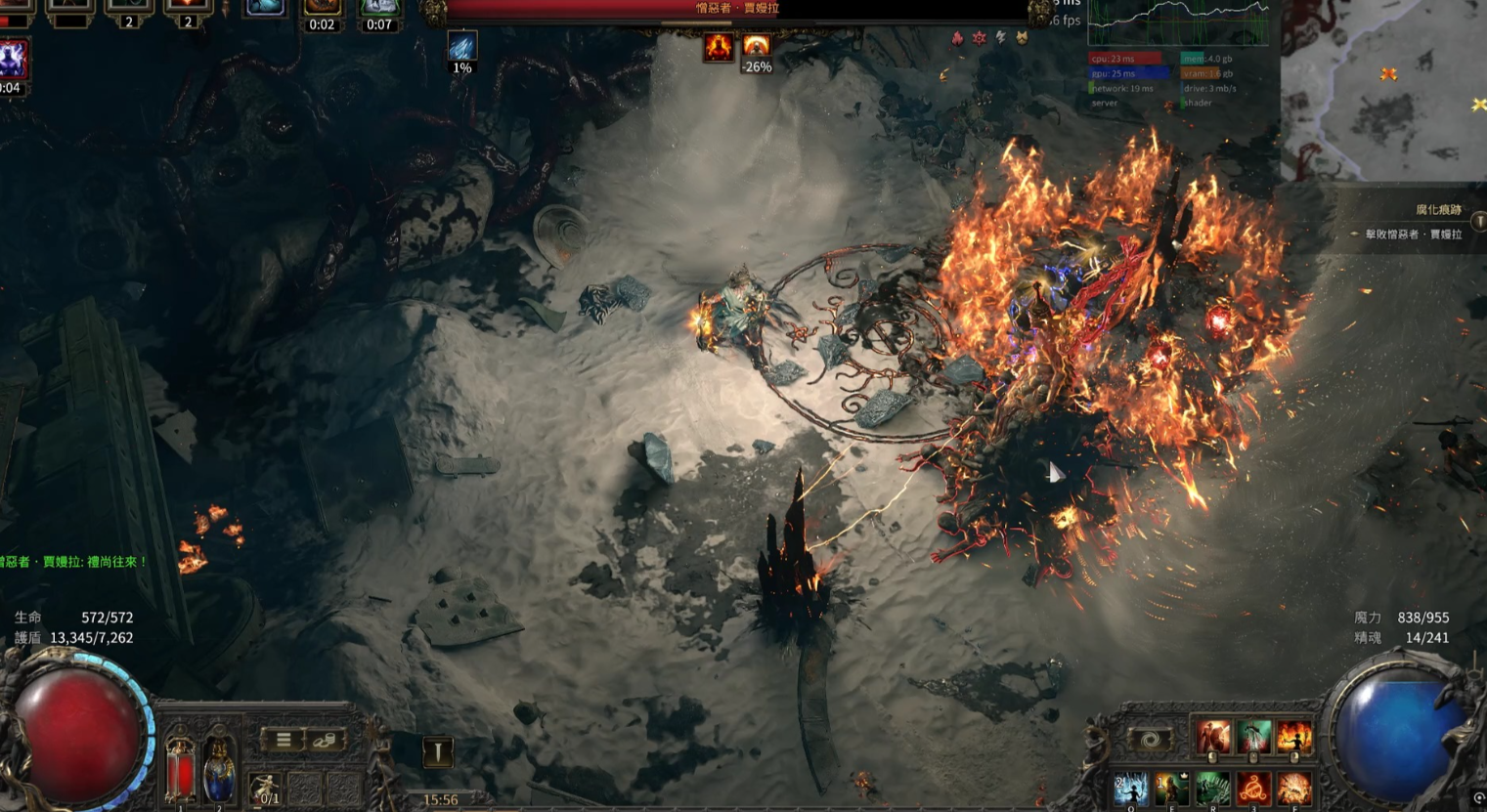1487x812 pixels.
Task: Activate the crowned green skill on E
Action: 1171,789
